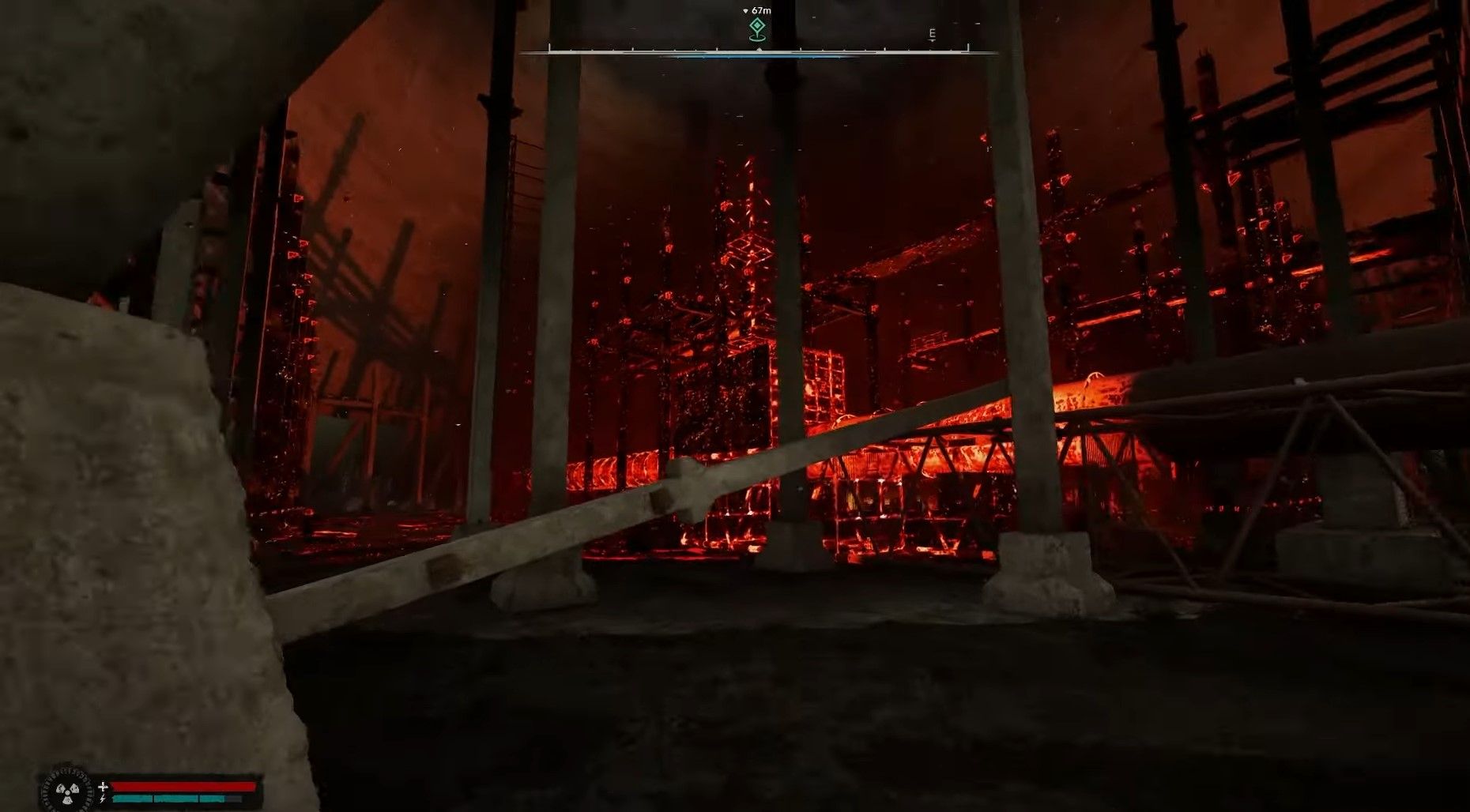1470x812 pixels.
Task: Click the small arrow above the 67m label
Action: click(745, 10)
